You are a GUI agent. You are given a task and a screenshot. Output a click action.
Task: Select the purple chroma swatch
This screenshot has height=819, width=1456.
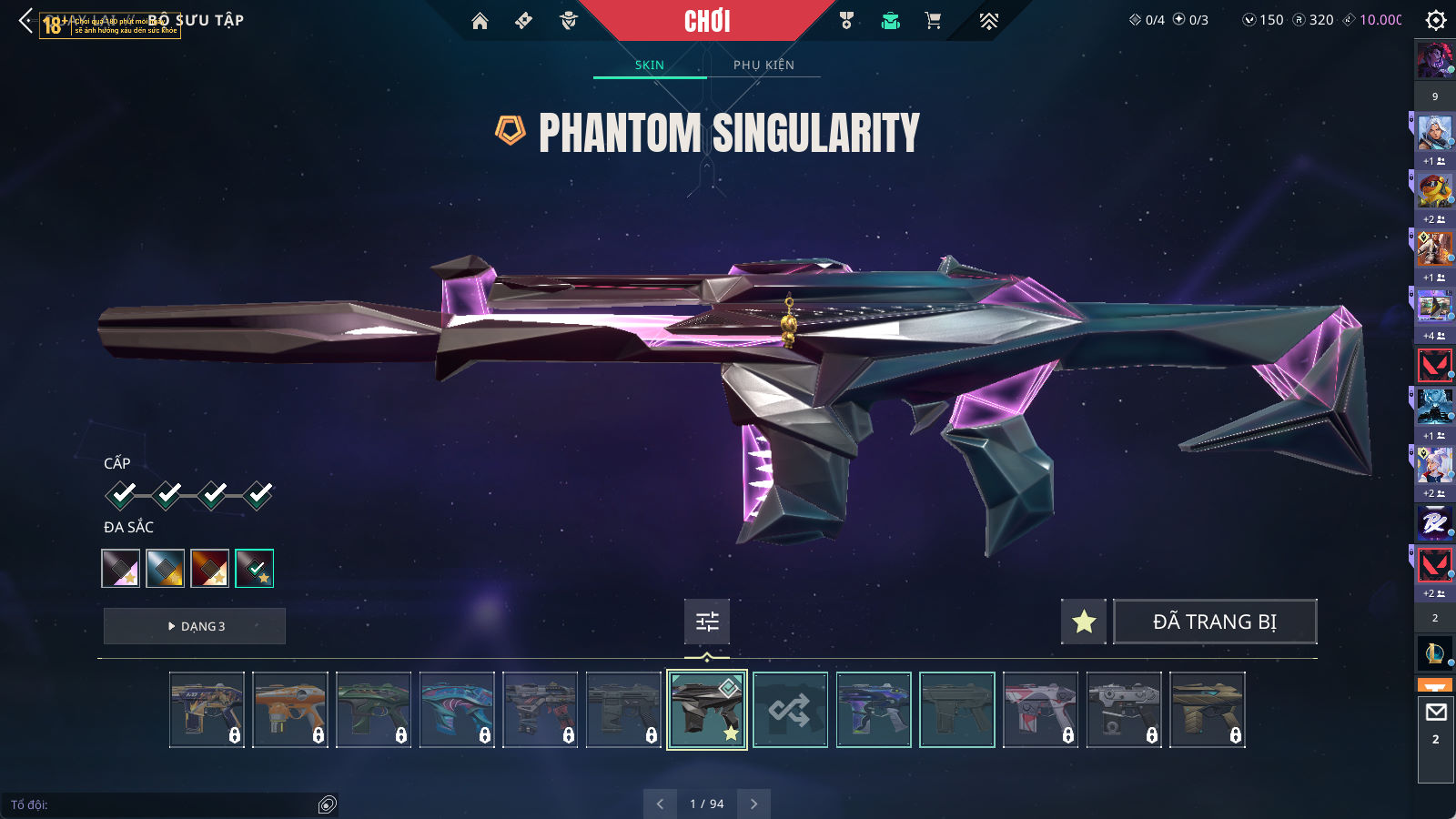(121, 568)
